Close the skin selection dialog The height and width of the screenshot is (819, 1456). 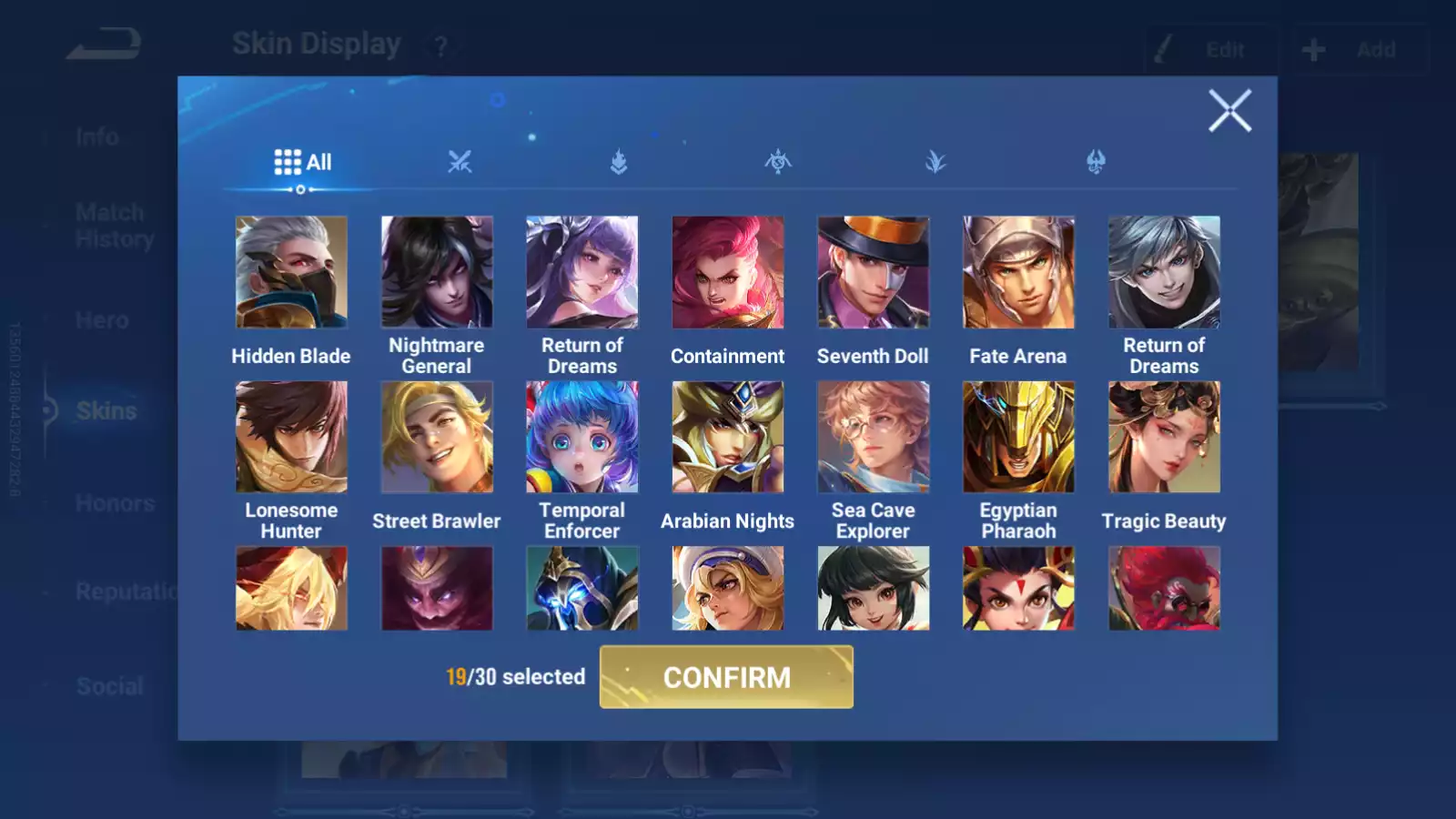pyautogui.click(x=1229, y=111)
